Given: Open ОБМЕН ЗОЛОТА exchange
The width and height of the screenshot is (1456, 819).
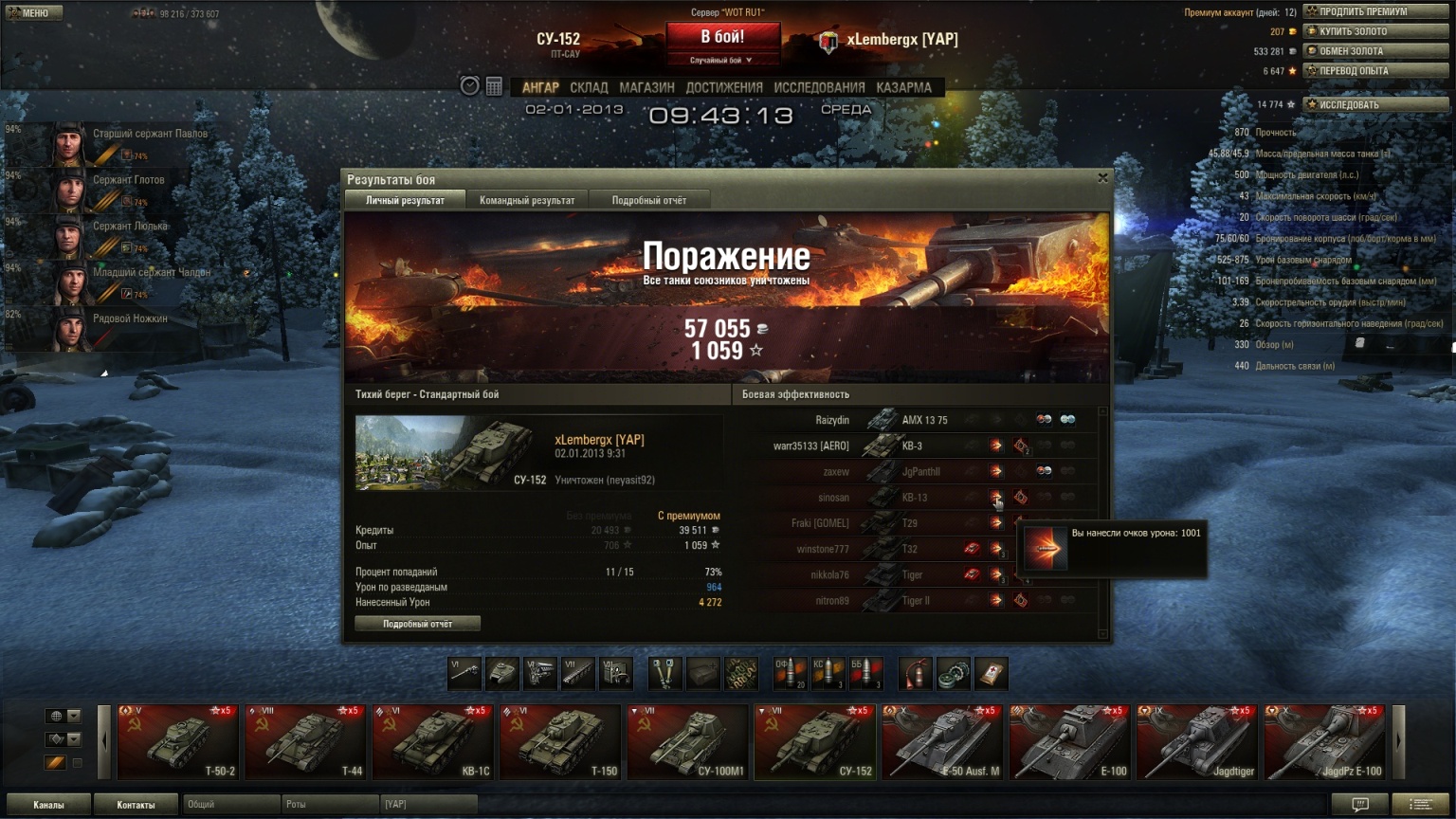Looking at the screenshot, I should click(x=1376, y=51).
